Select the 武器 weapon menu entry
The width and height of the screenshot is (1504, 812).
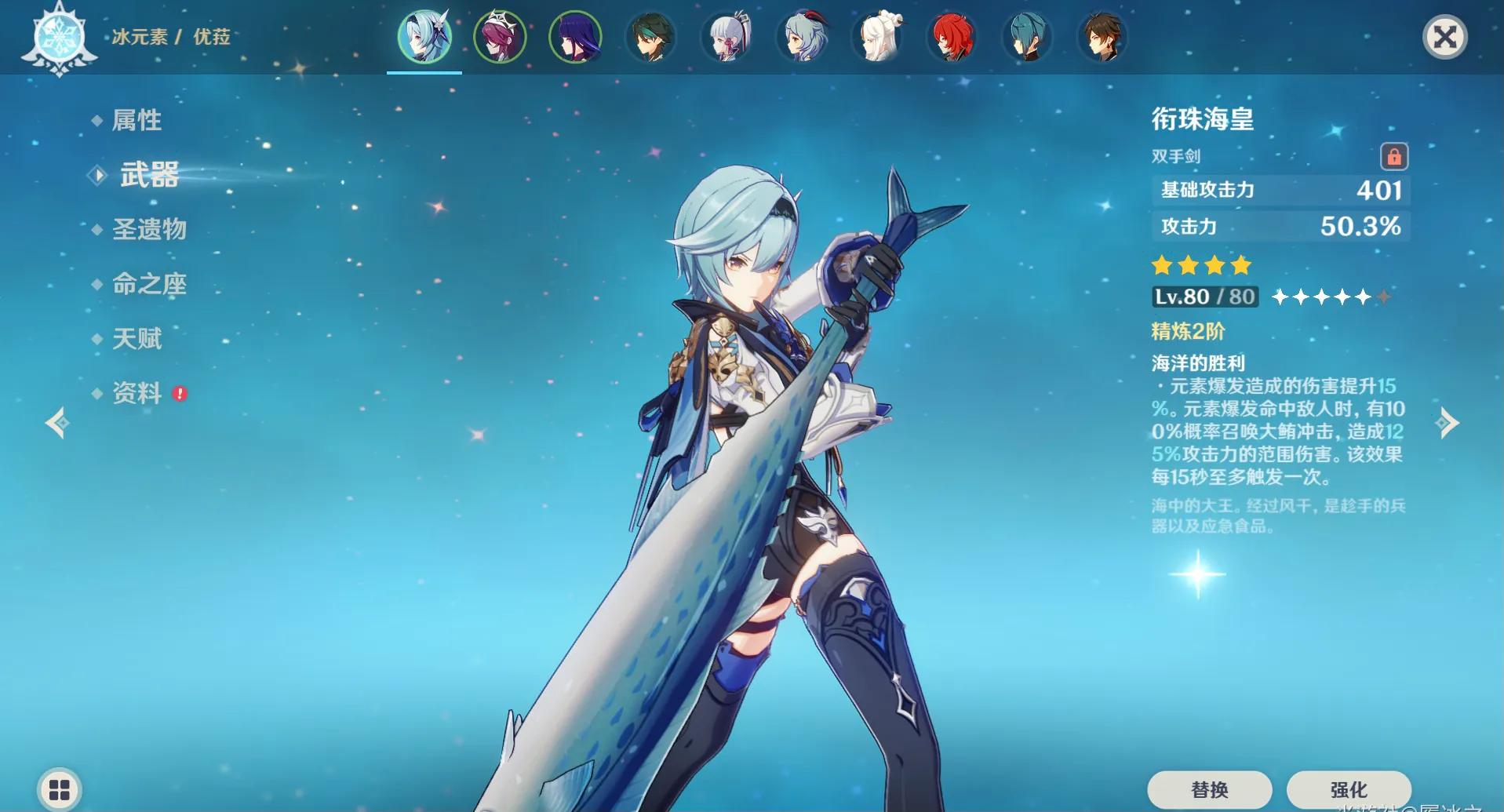click(149, 174)
